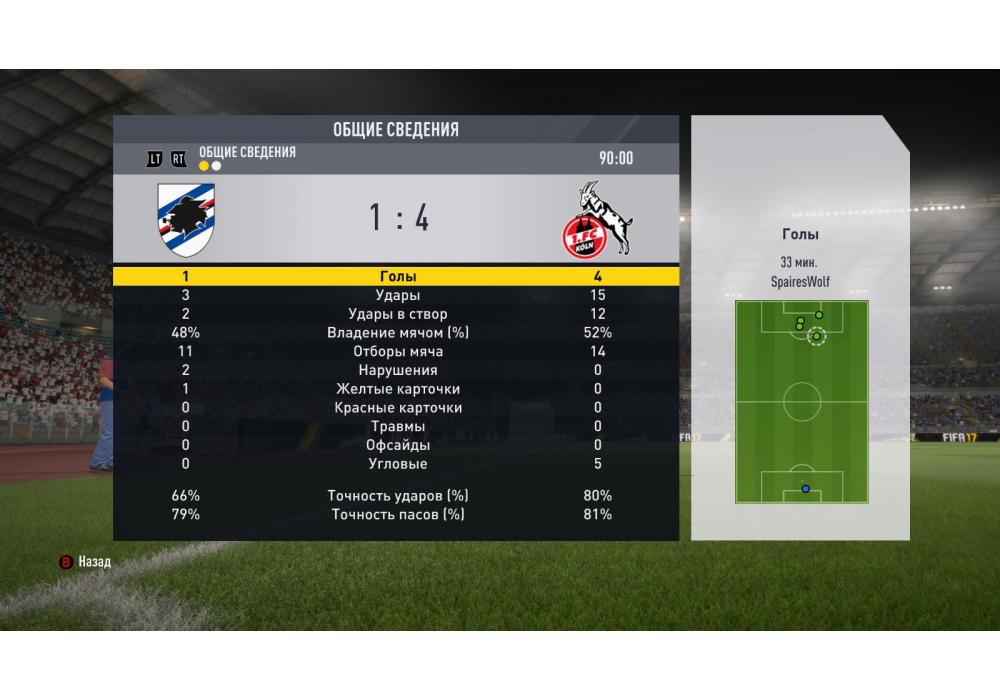Click the blue goal marker on the pitch
This screenshot has width=1000, height=700.
coord(804,489)
